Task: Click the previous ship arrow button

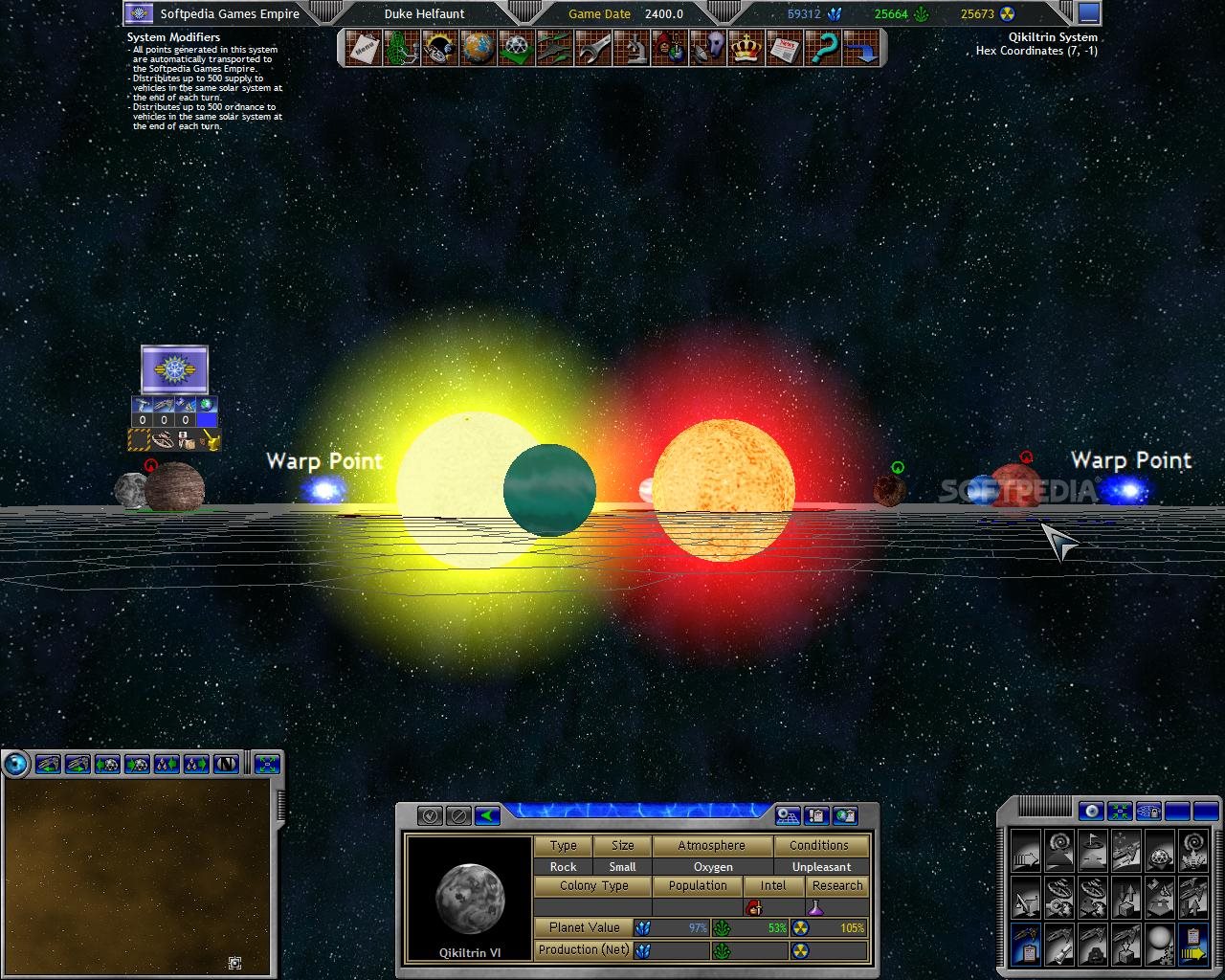Action: [x=48, y=764]
